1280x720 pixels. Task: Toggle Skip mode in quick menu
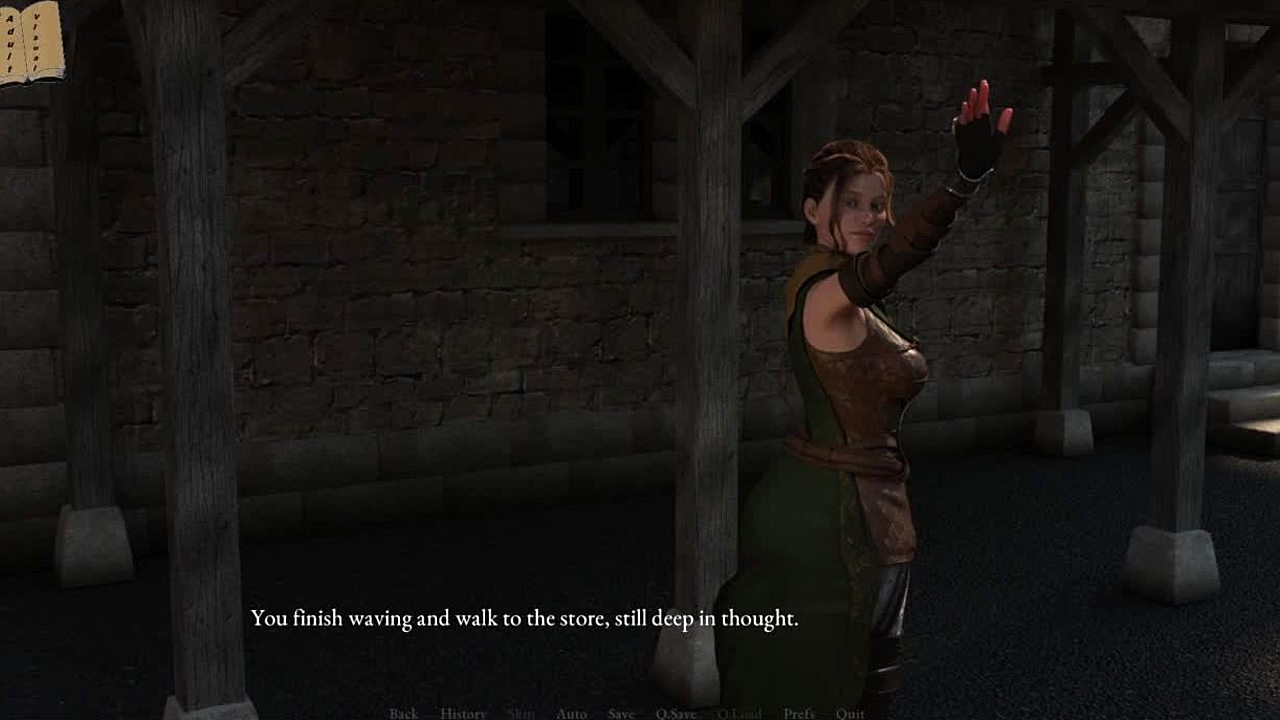coord(521,713)
